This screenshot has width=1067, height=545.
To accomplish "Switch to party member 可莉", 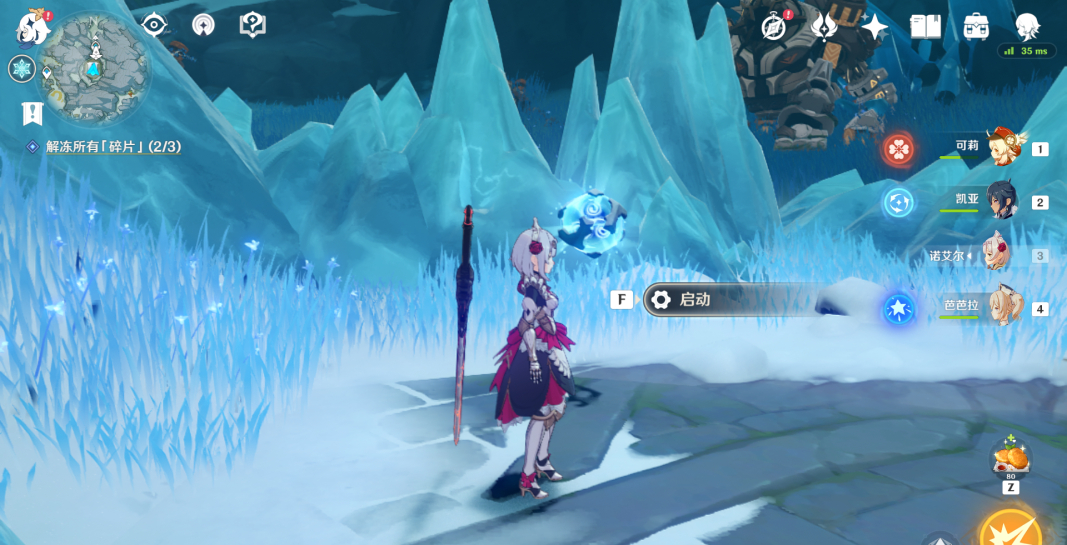I will coord(1000,148).
